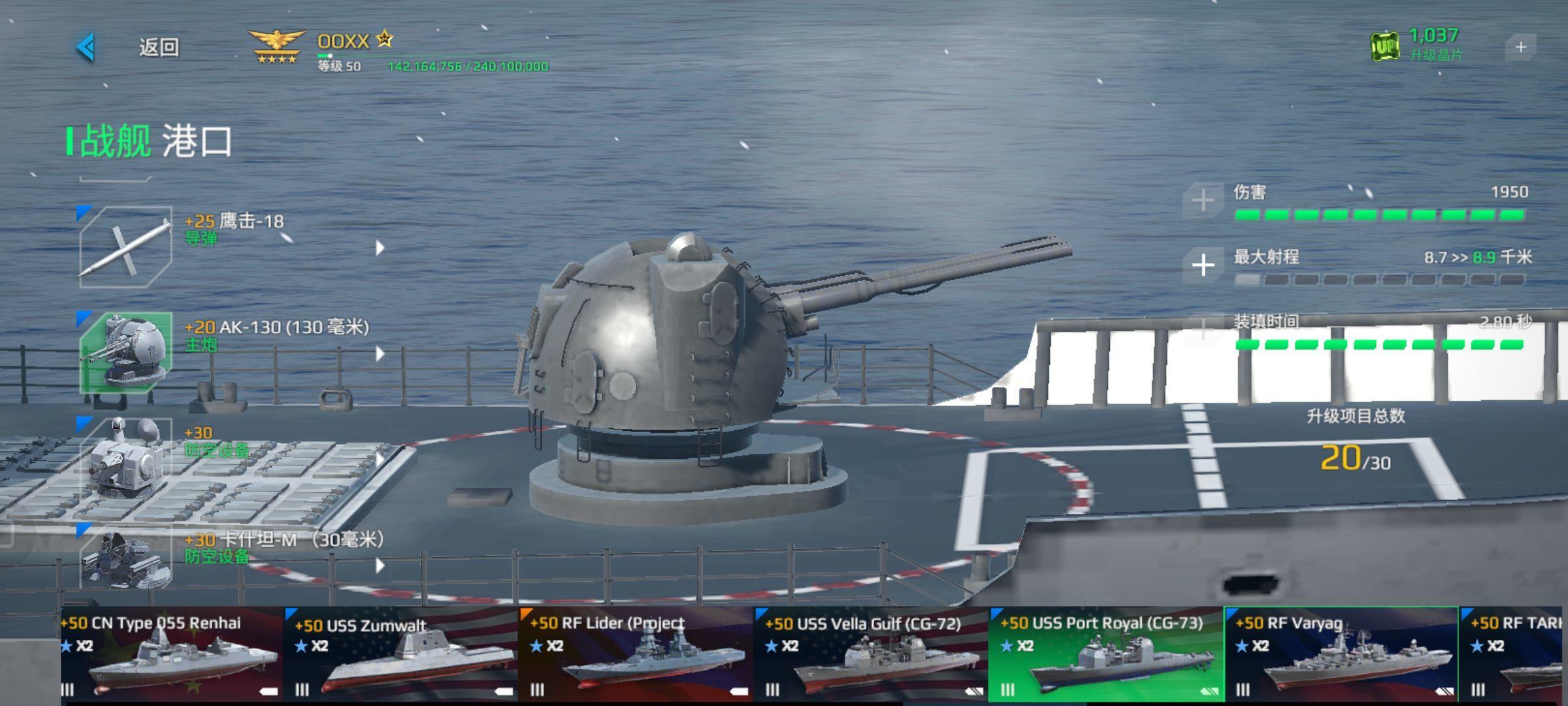Open the OOXX player profile
Image resolution: width=1568 pixels, height=706 pixels.
(x=344, y=42)
